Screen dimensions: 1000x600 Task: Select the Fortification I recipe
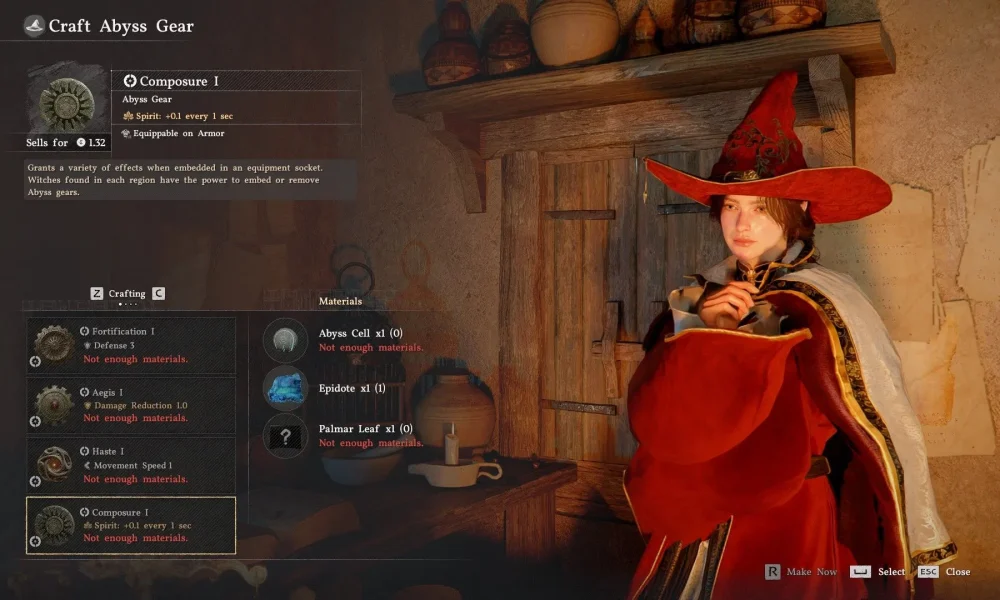(x=131, y=345)
